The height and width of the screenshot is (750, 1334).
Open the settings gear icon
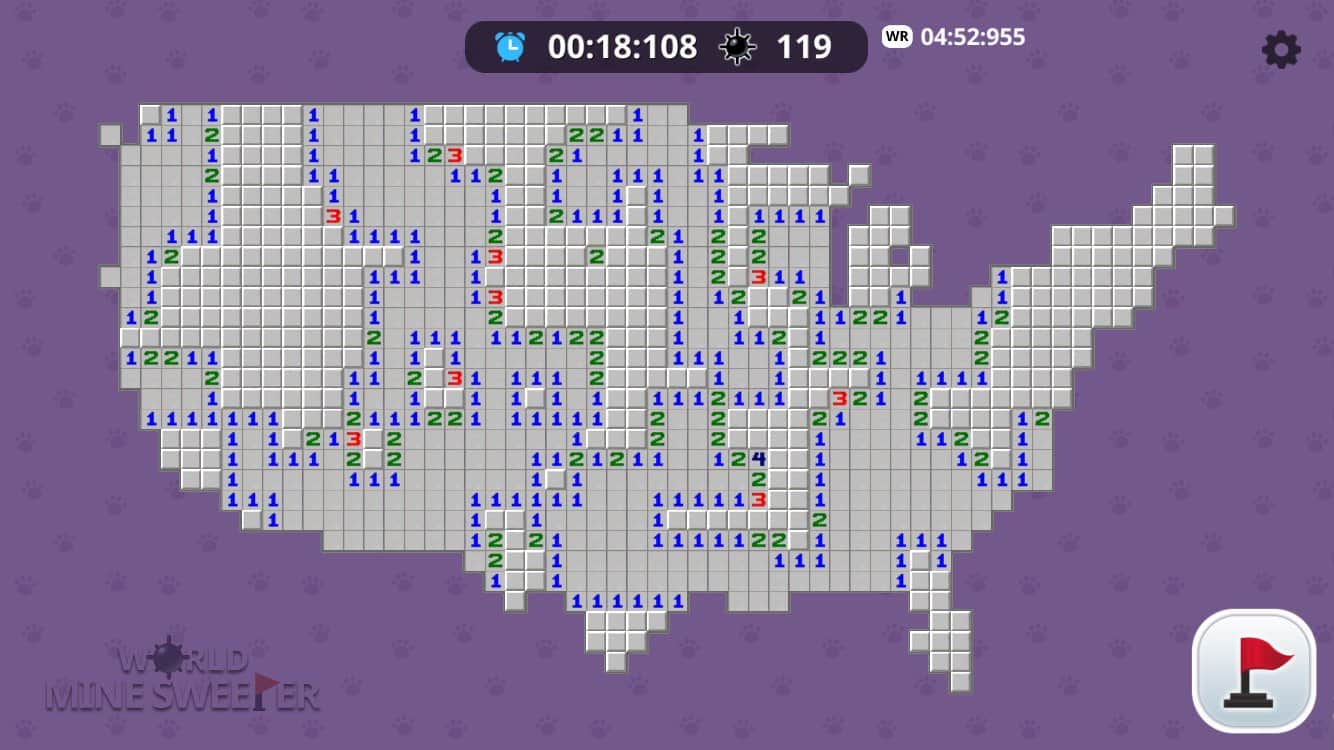point(1281,49)
